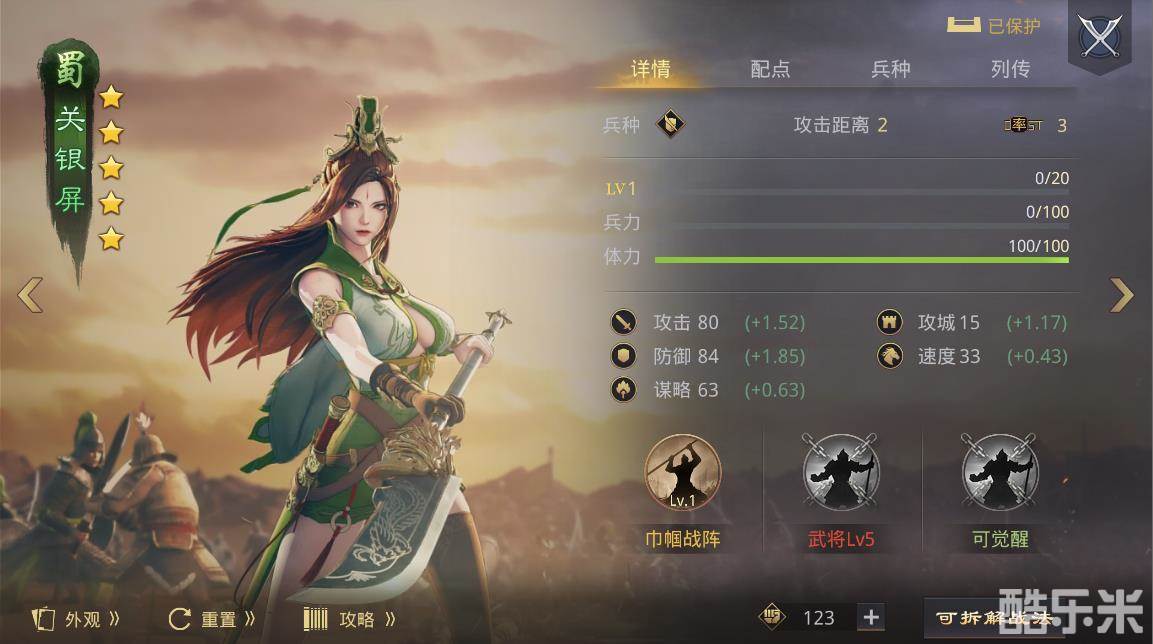Select the locked 武将Lv5 skill slot
Image resolution: width=1153 pixels, height=644 pixels.
[x=841, y=472]
